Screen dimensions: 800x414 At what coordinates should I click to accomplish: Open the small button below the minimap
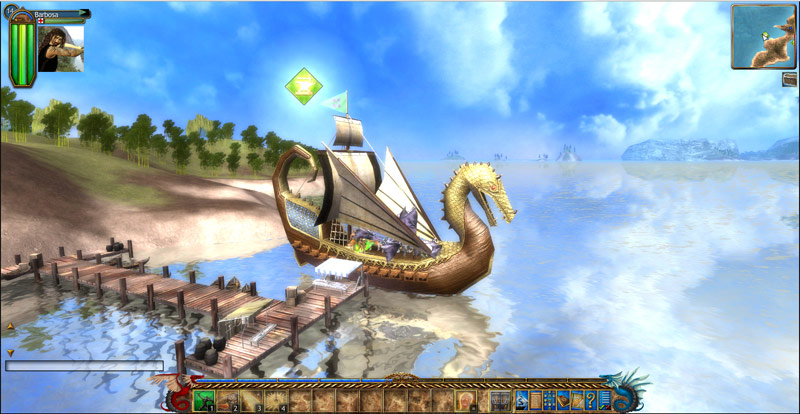(790, 79)
